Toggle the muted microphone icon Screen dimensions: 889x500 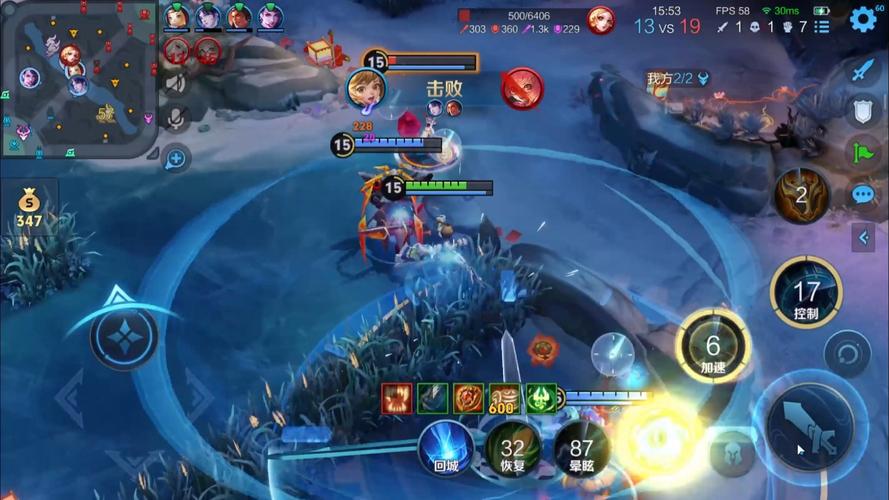[x=176, y=118]
